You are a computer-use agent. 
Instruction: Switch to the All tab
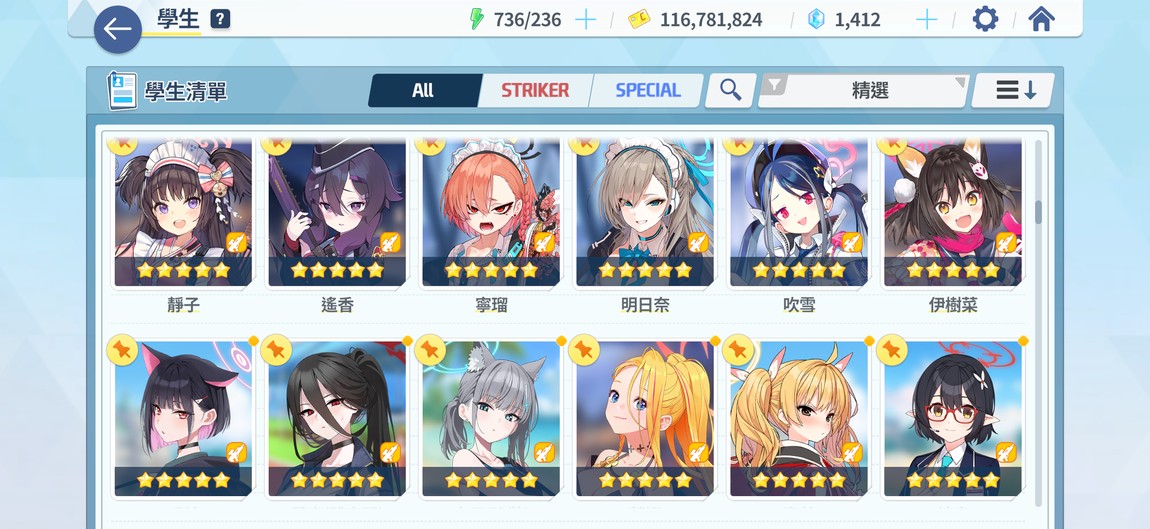[423, 91]
